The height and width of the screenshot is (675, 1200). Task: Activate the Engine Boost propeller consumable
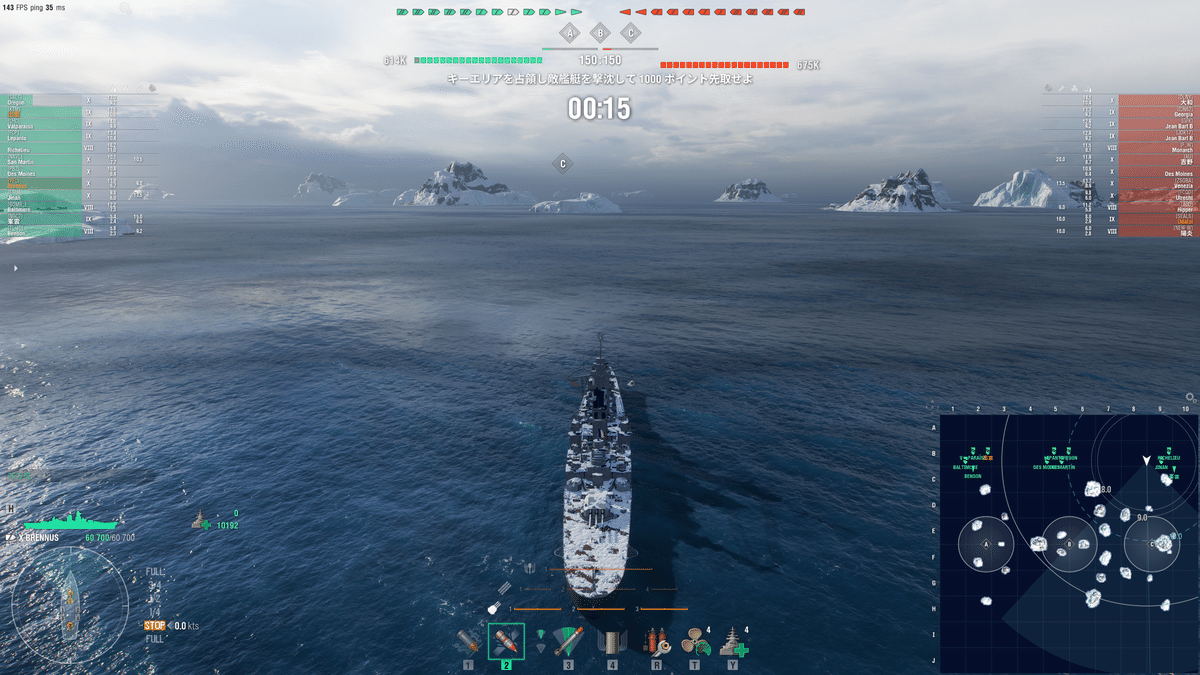tap(693, 641)
